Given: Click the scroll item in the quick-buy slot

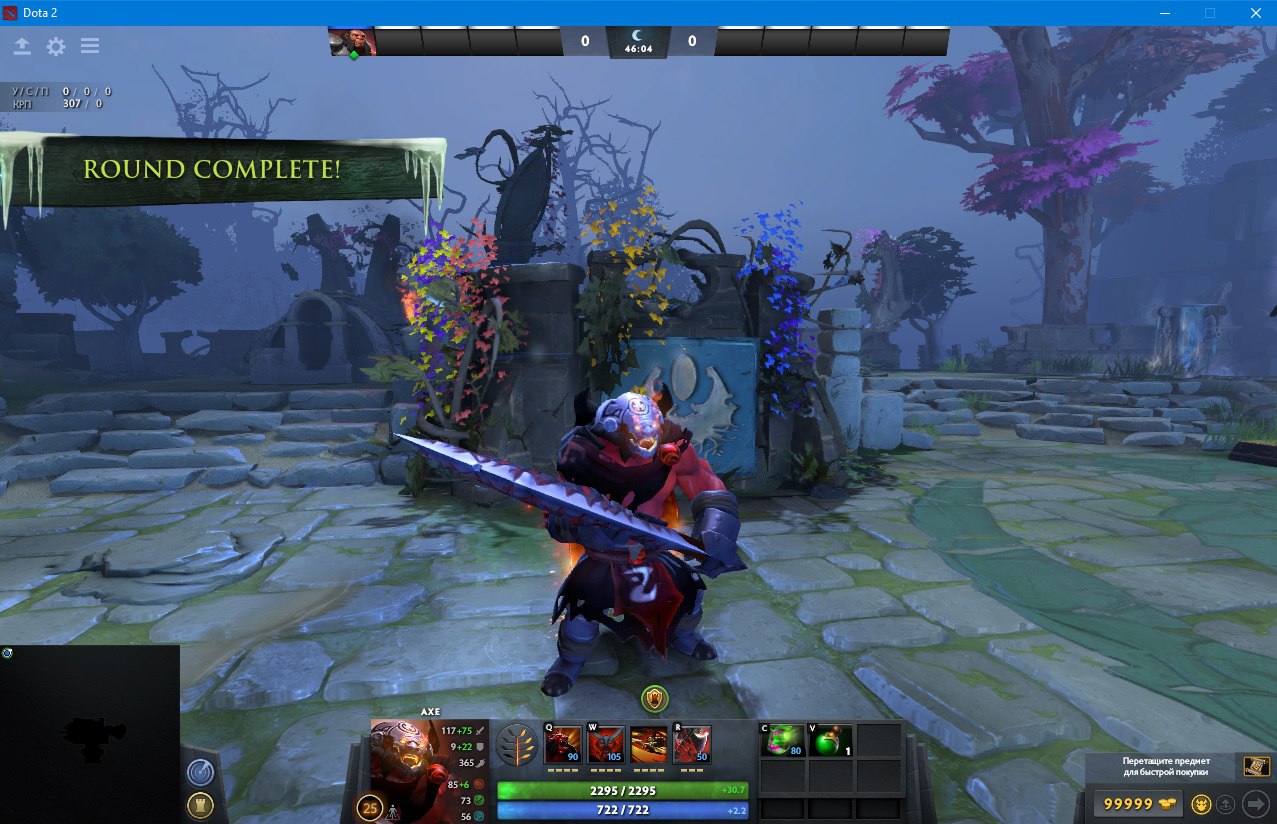Looking at the screenshot, I should tap(1256, 766).
